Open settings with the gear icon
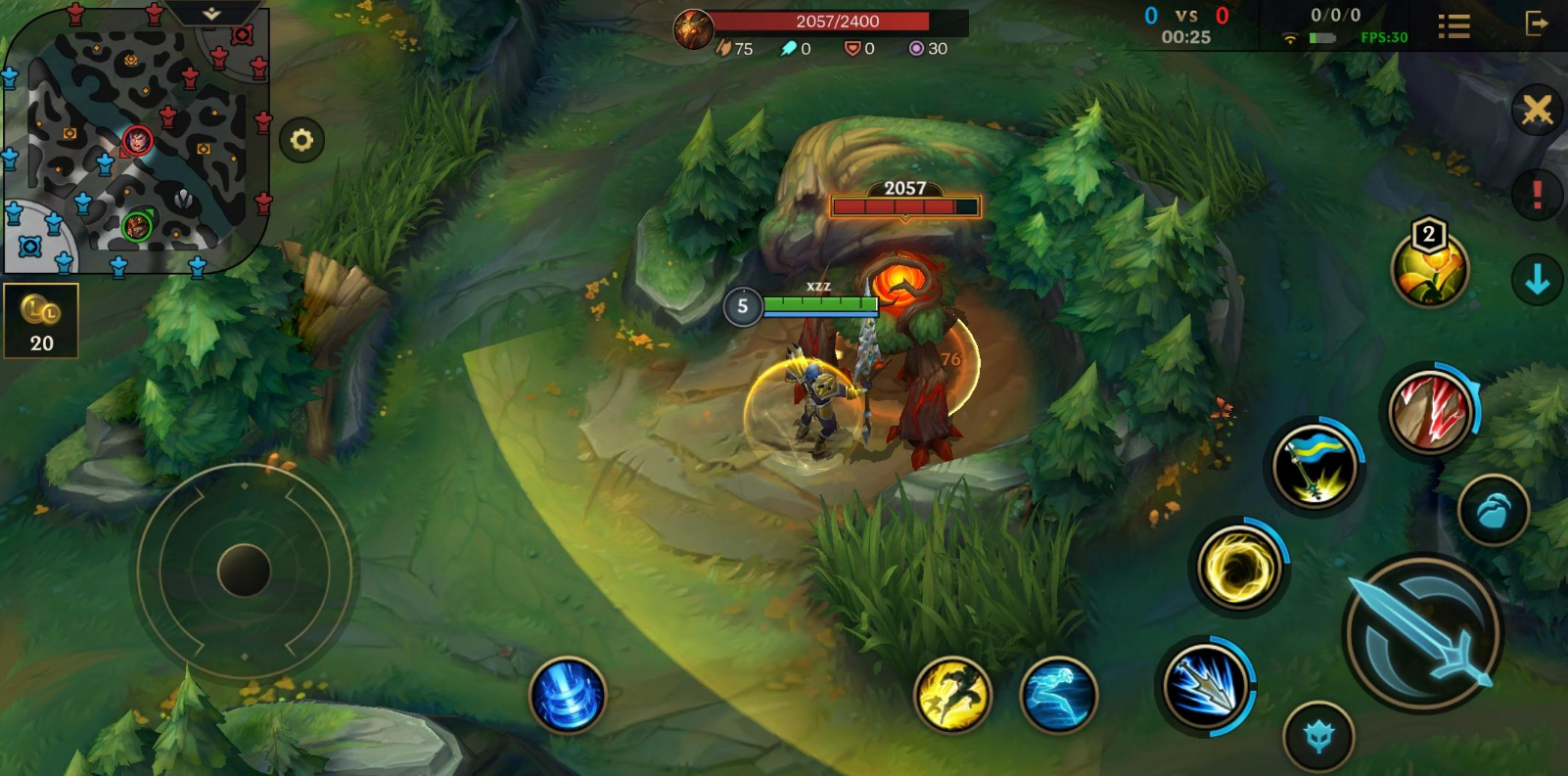This screenshot has width=1568, height=776. [301, 141]
